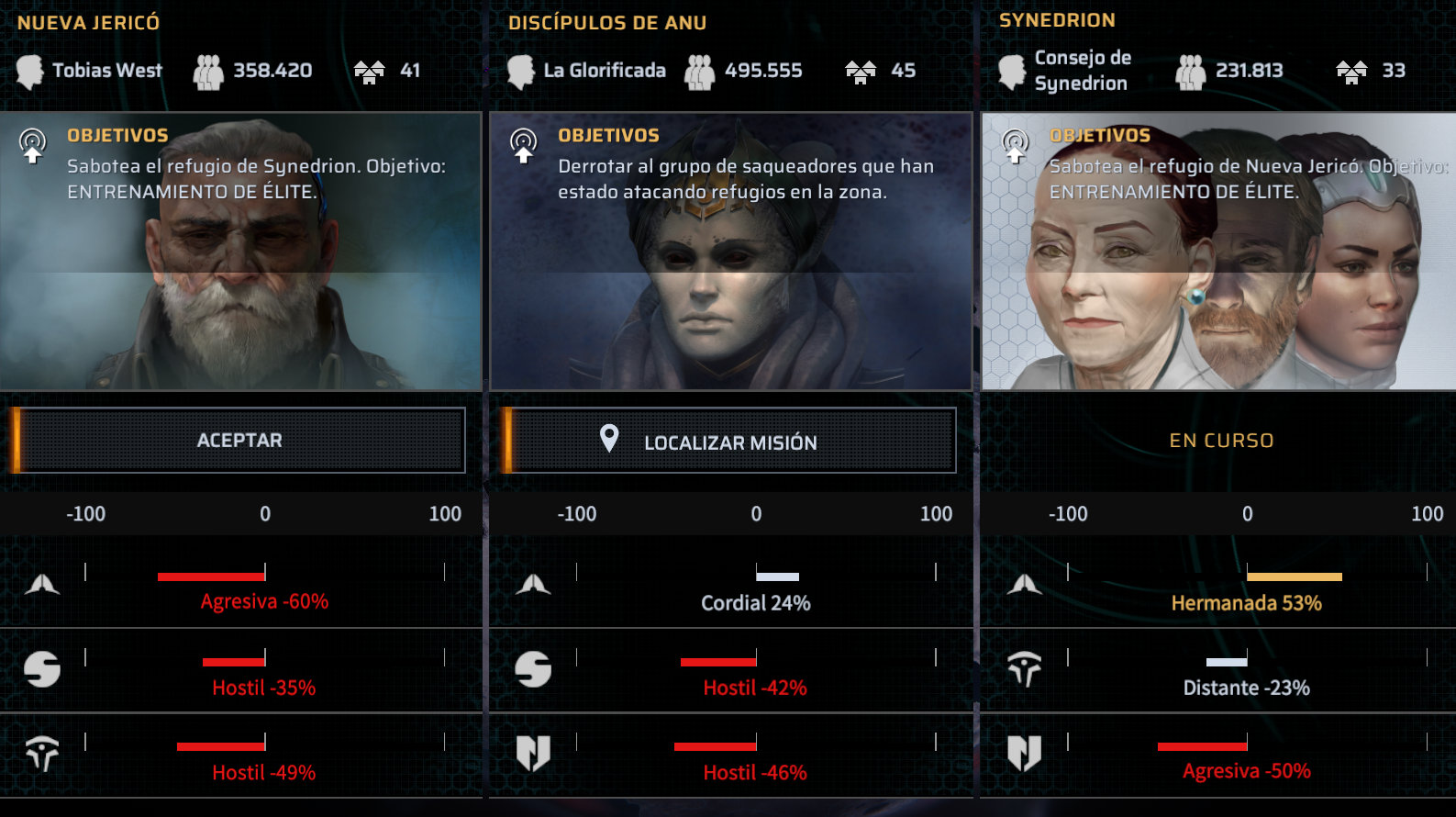This screenshot has height=817, width=1456.
Task: Select the Nueva Jericó faction header
Action: [89, 23]
